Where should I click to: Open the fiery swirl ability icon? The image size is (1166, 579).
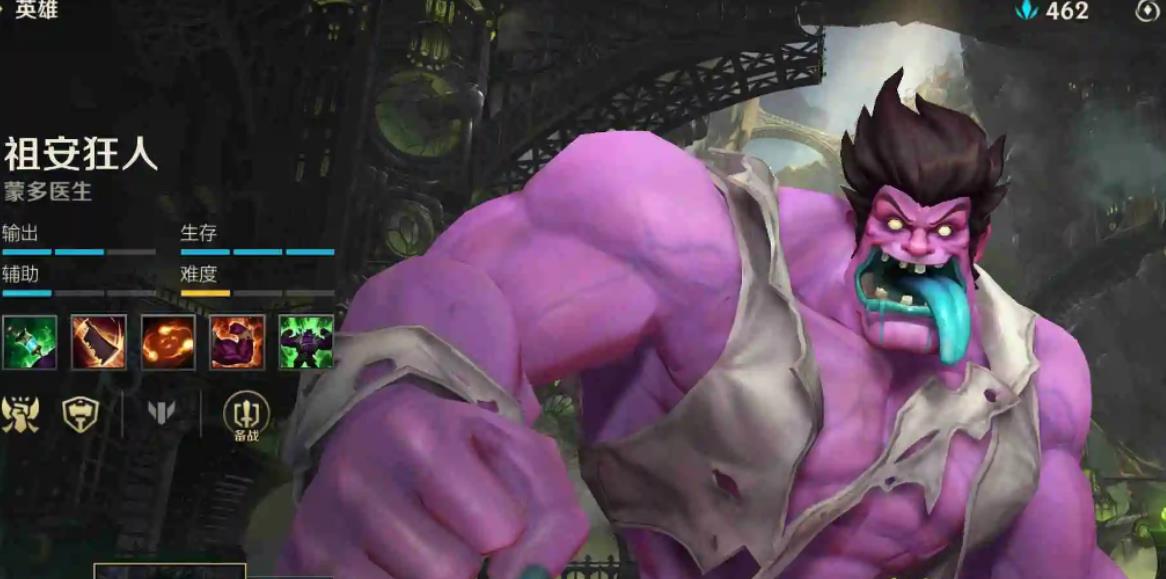tap(168, 342)
